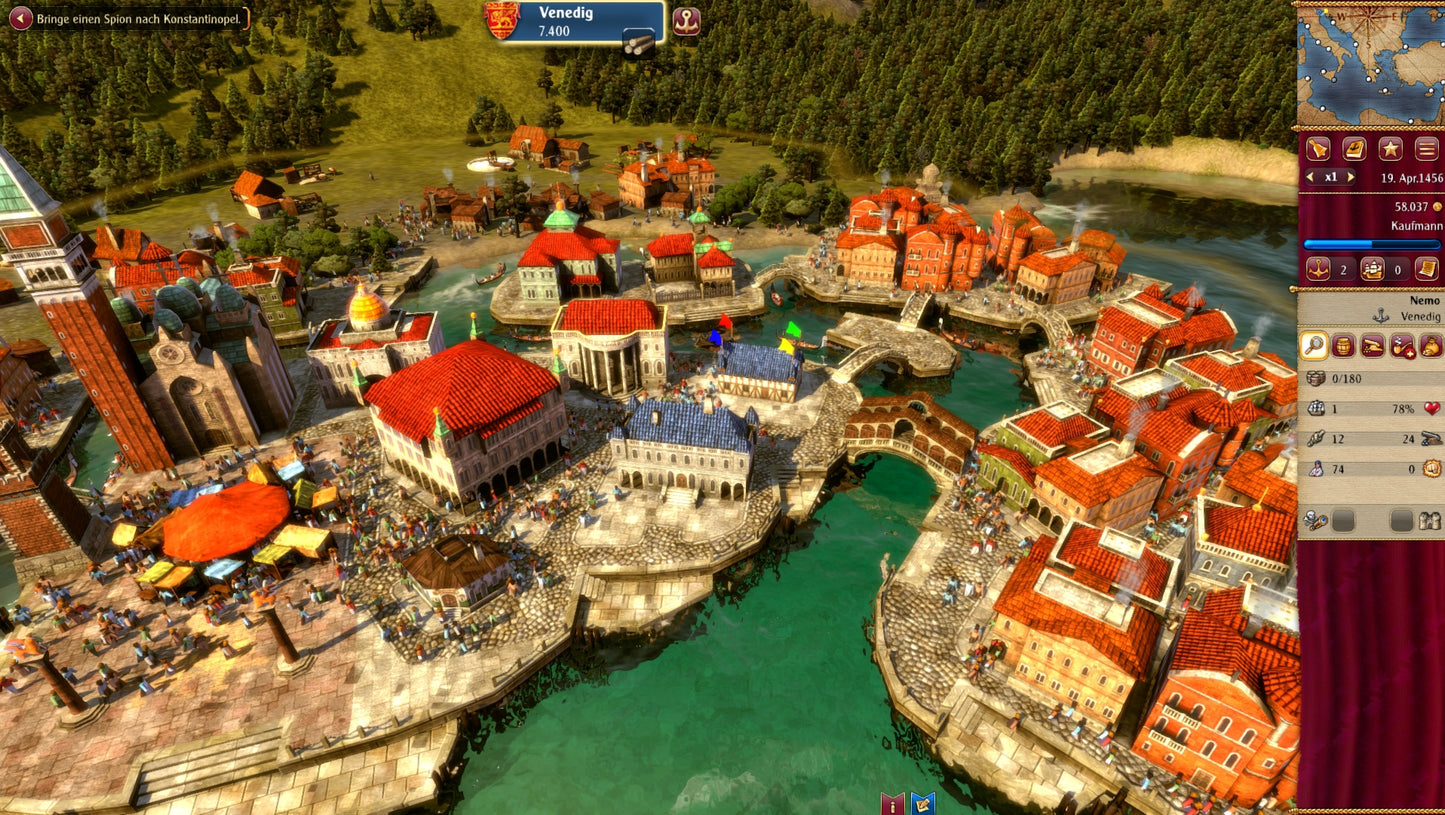This screenshot has height=815, width=1445.
Task: Open the star achievements button
Action: click(x=1390, y=149)
